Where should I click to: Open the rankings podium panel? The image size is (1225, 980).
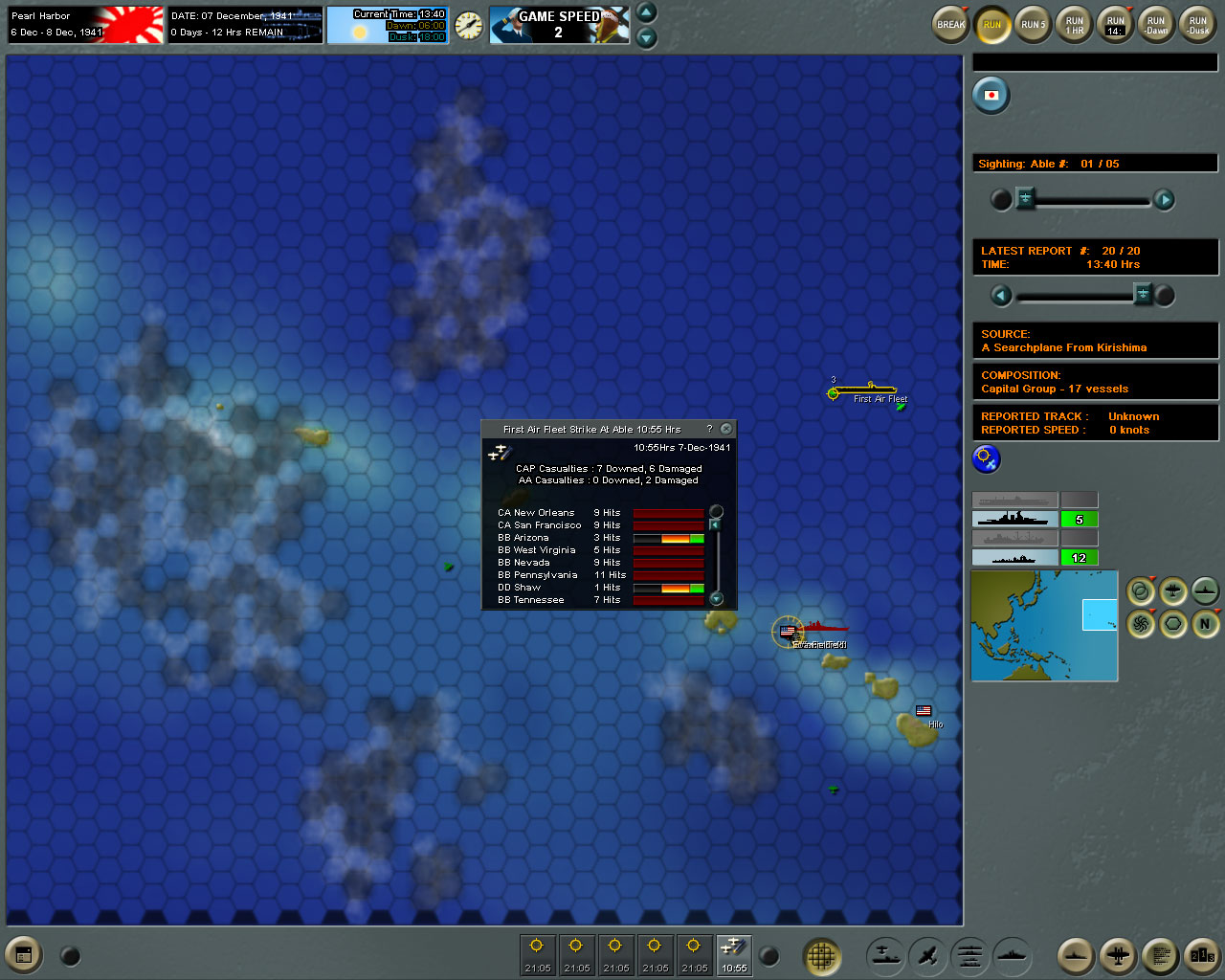tap(1201, 954)
